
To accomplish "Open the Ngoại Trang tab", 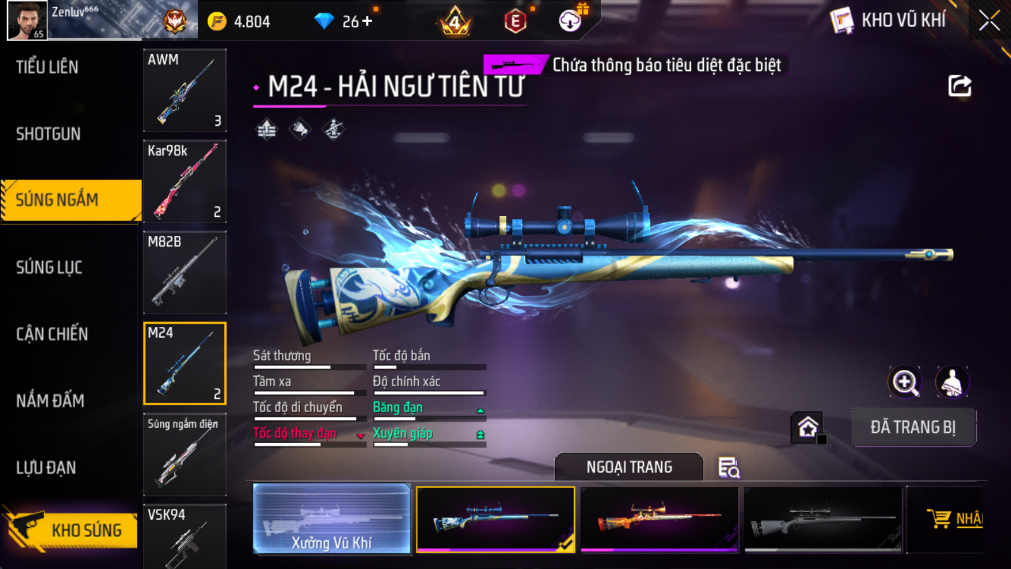I will pos(629,467).
